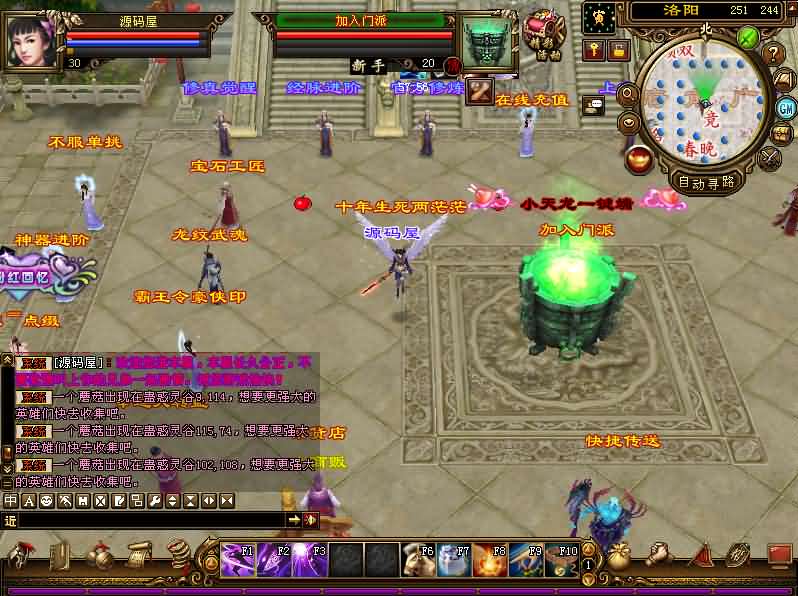
Task: Click the green leaf button above minimap
Action: pyautogui.click(x=747, y=37)
